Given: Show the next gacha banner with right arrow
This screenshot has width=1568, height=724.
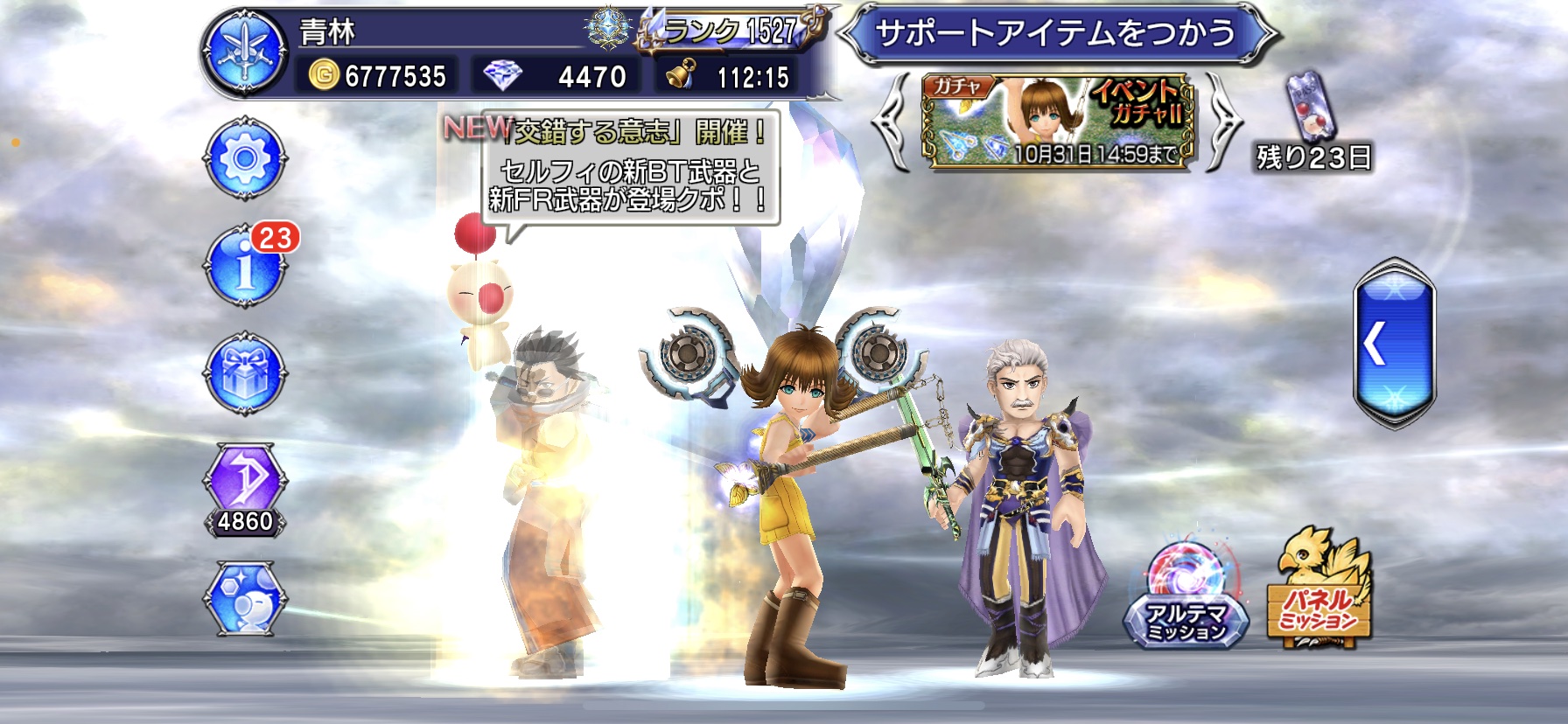Looking at the screenshot, I should 1221,122.
